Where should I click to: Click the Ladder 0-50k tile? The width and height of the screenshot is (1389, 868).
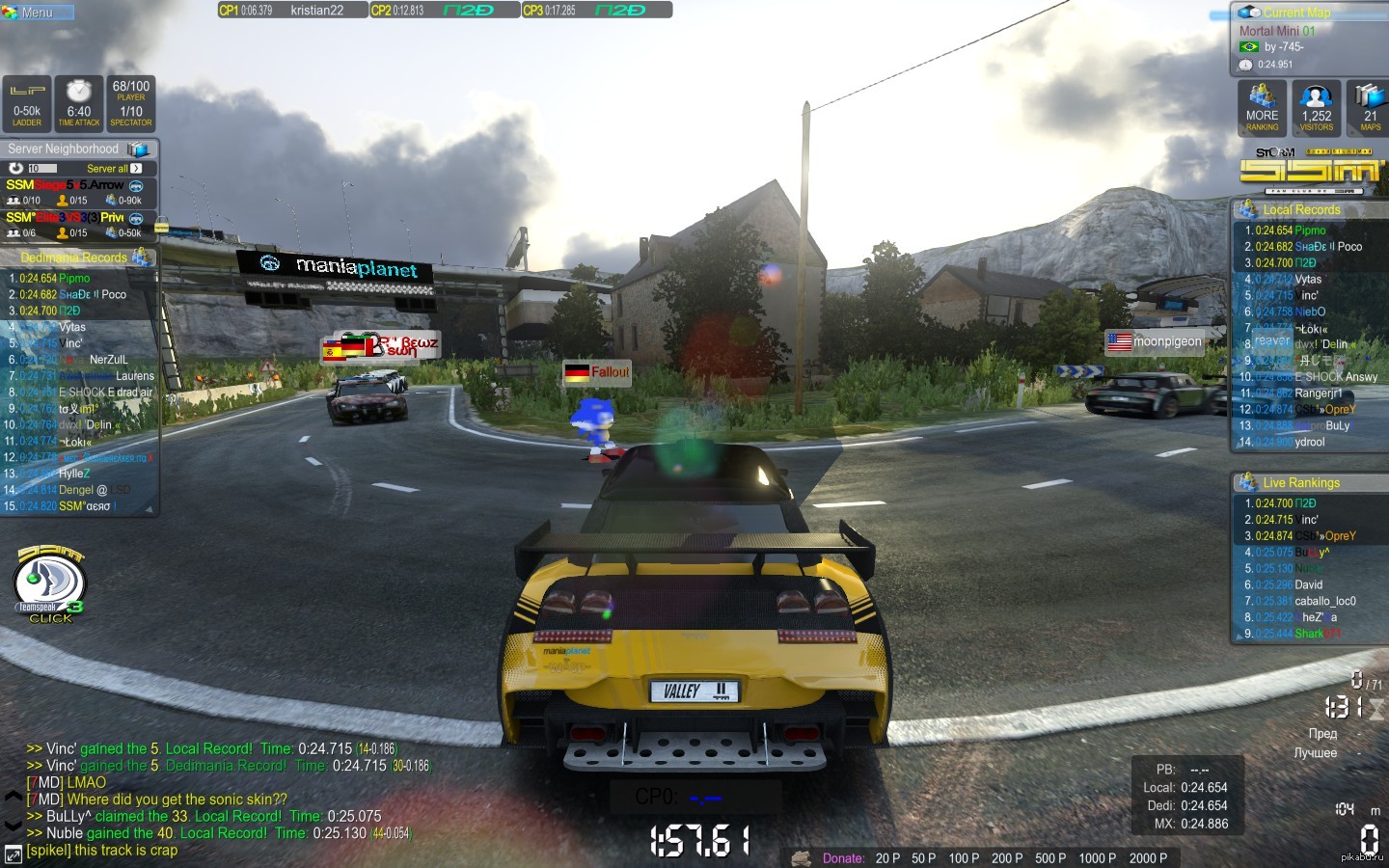27,104
